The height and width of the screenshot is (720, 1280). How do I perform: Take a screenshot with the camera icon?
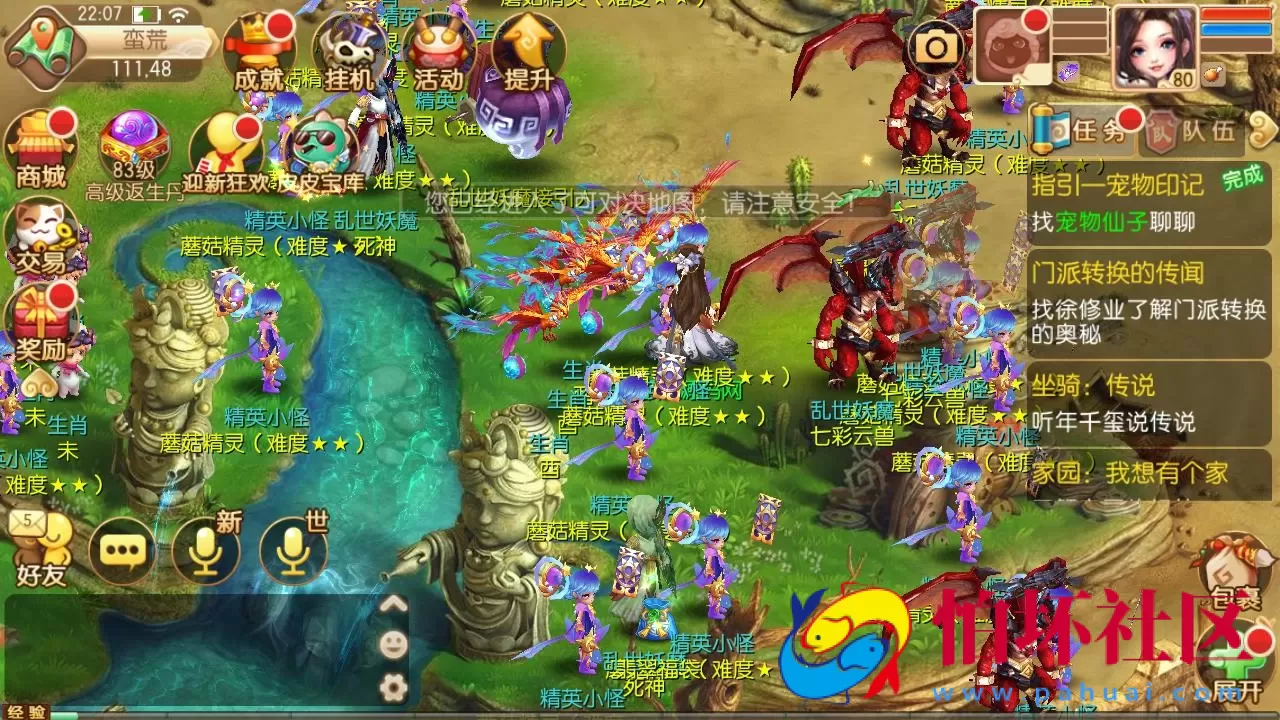(x=935, y=45)
